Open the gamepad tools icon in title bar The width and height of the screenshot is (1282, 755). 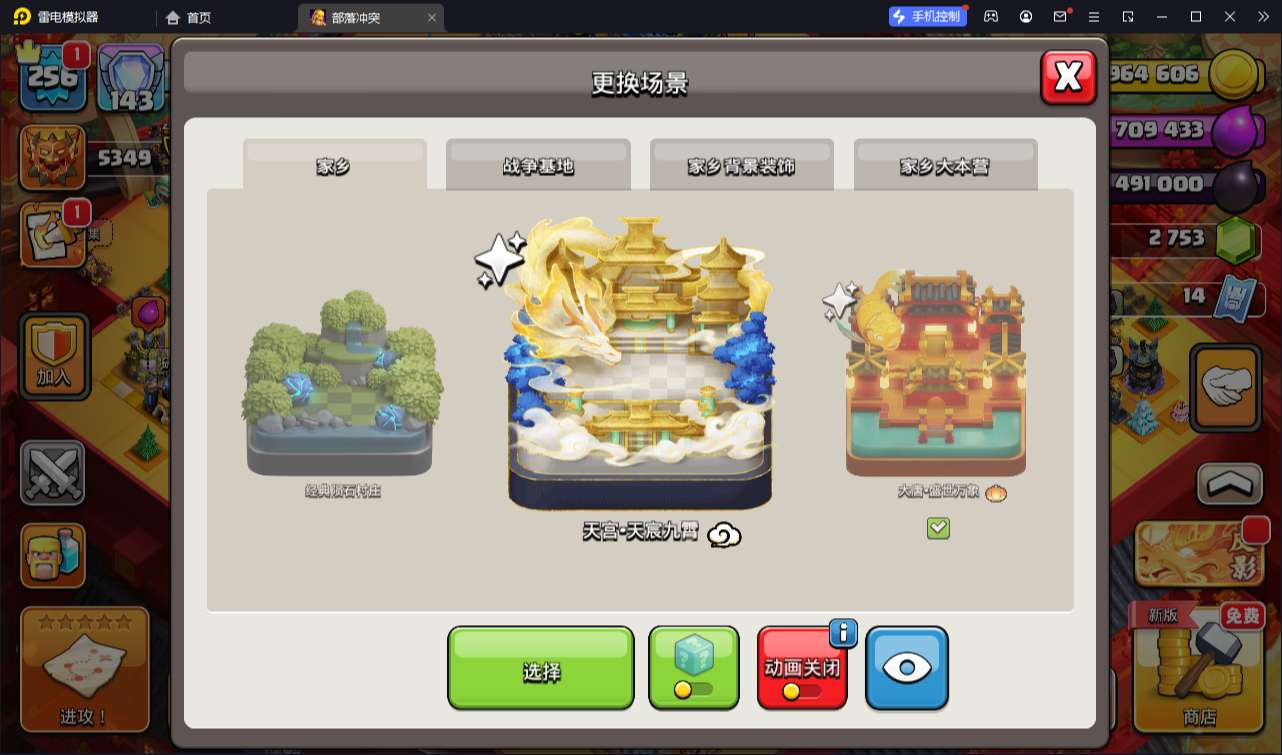991,16
